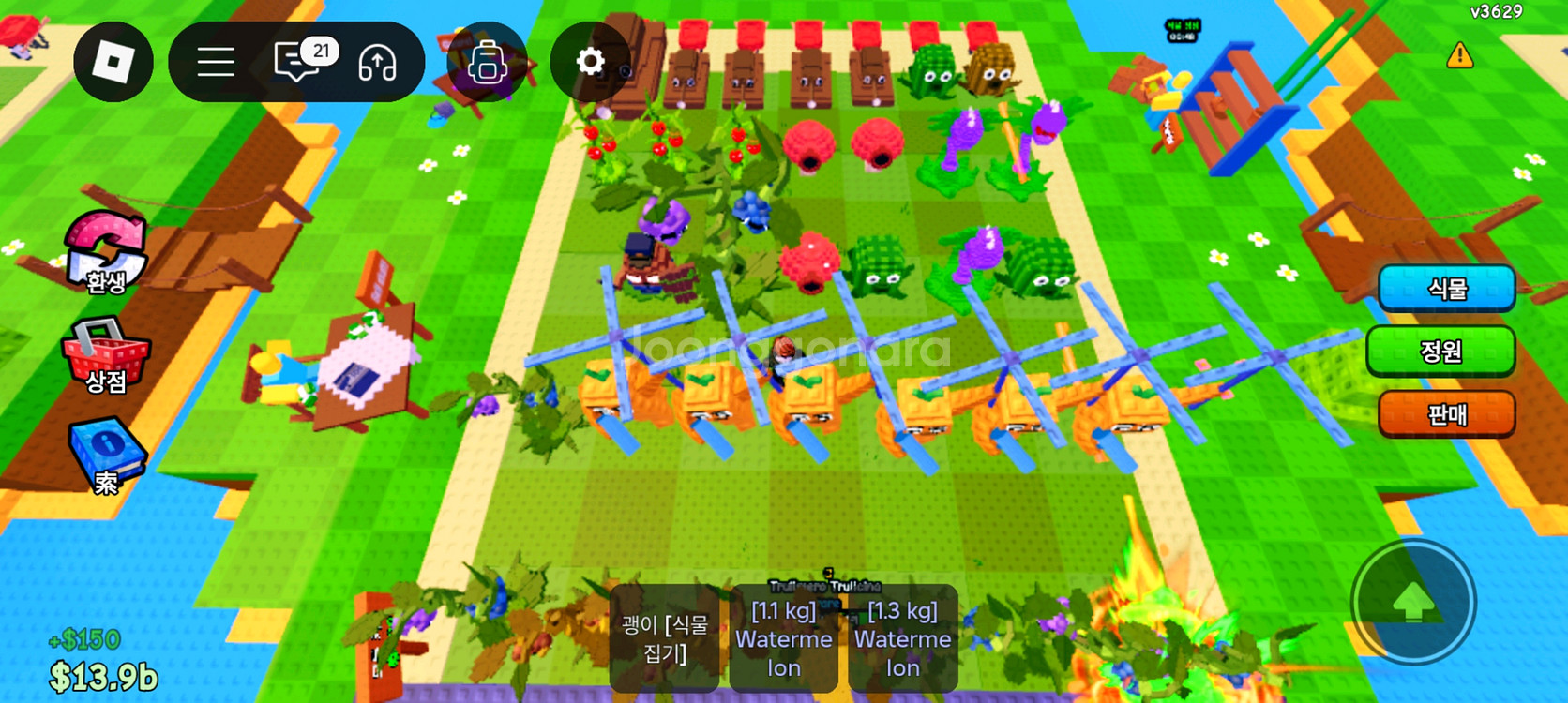This screenshot has width=1568, height=703.
Task: Equip the 괭이 hoe hotbar slot
Action: (664, 638)
